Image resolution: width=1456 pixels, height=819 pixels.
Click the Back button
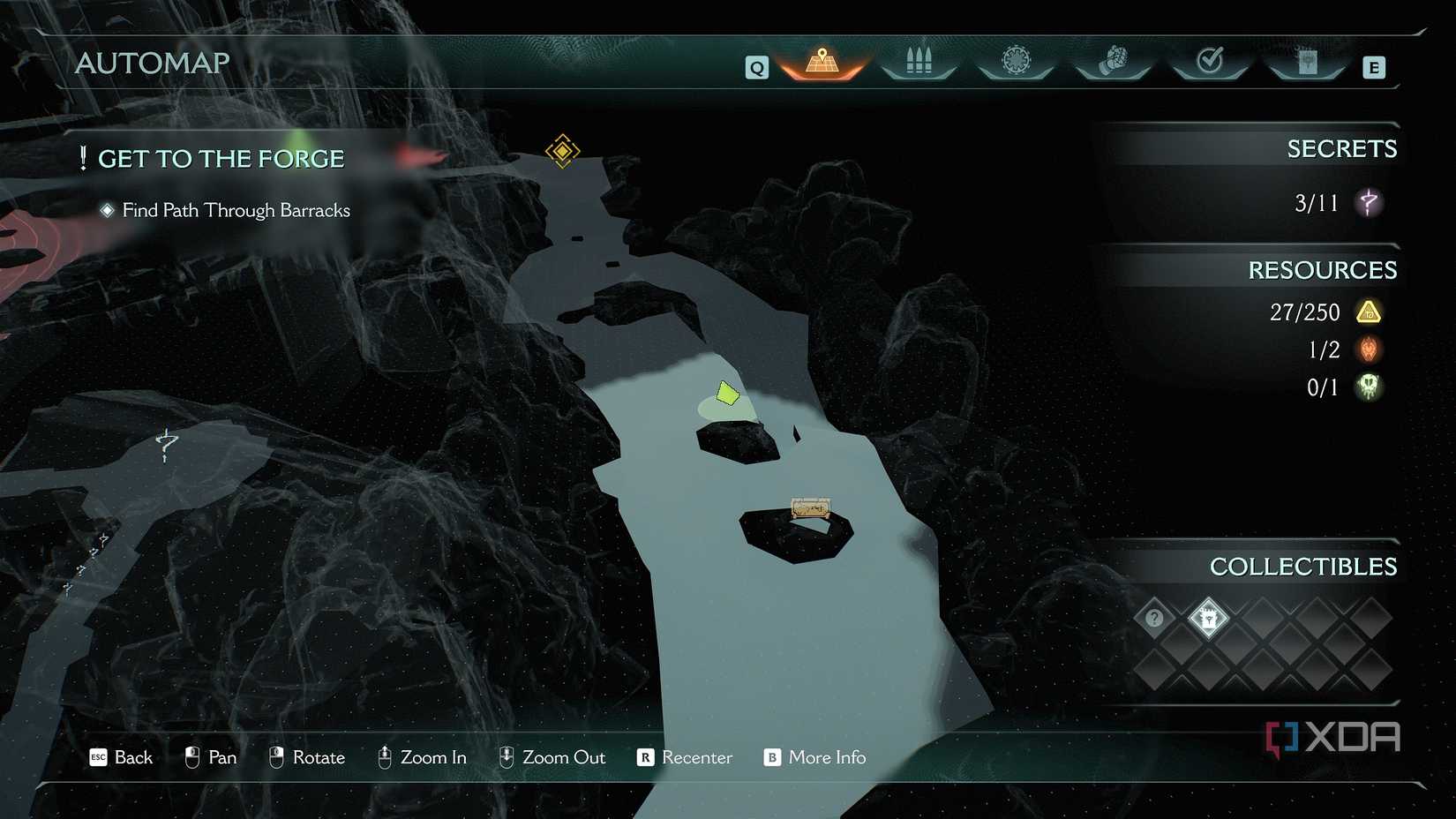pos(122,757)
